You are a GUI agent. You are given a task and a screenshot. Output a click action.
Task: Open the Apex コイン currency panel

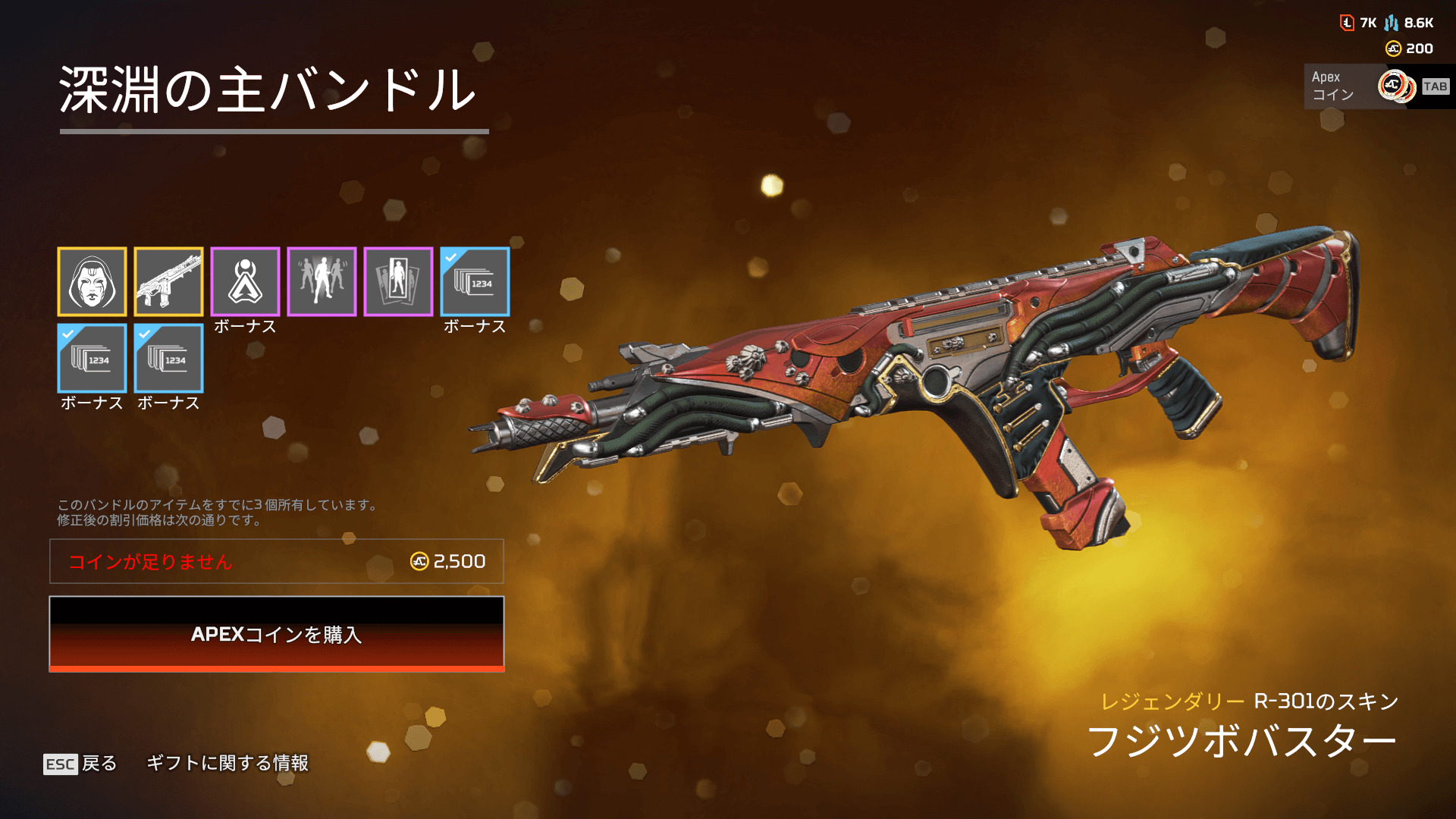point(1376,86)
